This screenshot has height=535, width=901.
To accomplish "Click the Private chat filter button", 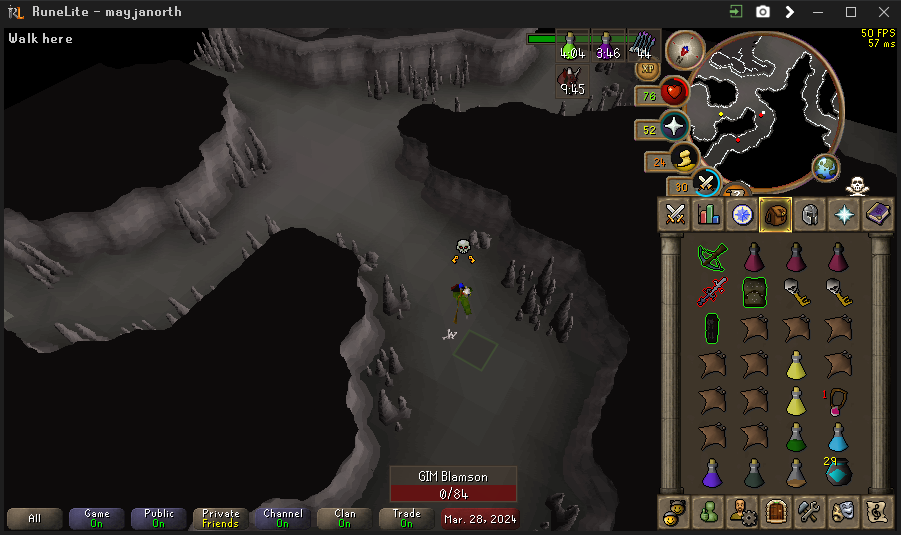I will [220, 518].
